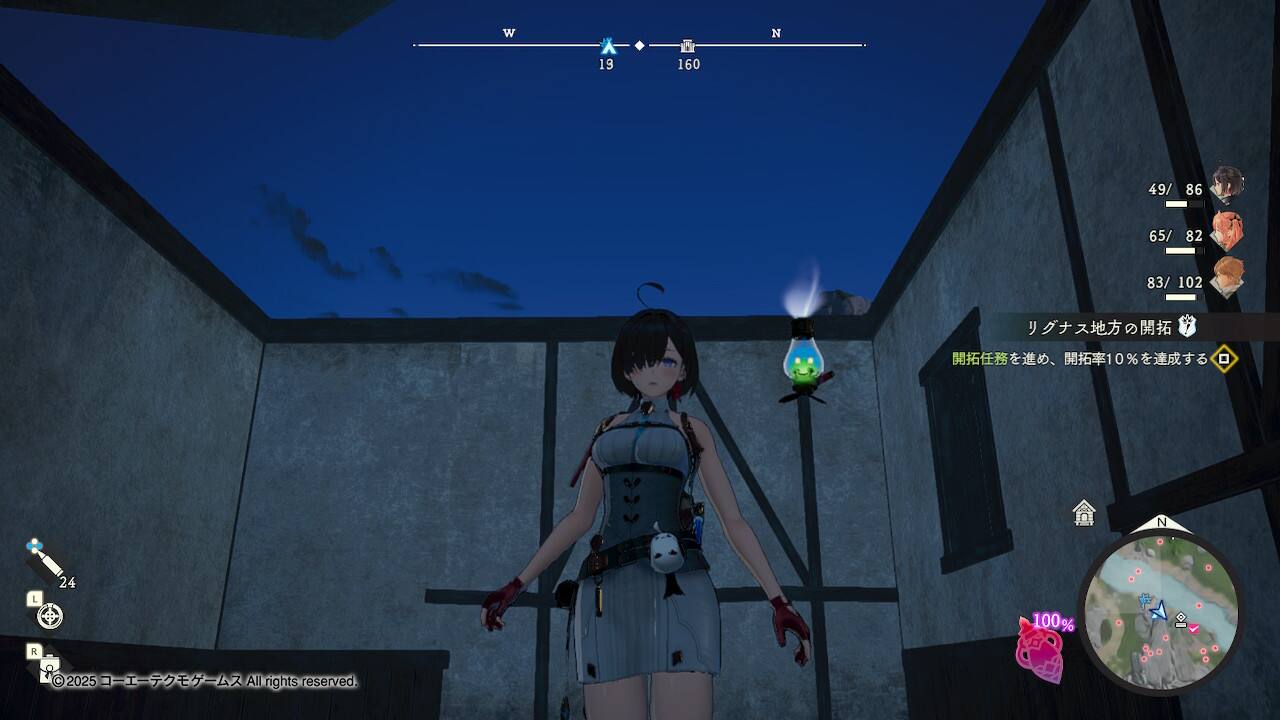
Task: Click the lantern tool icon
Action: [50, 667]
